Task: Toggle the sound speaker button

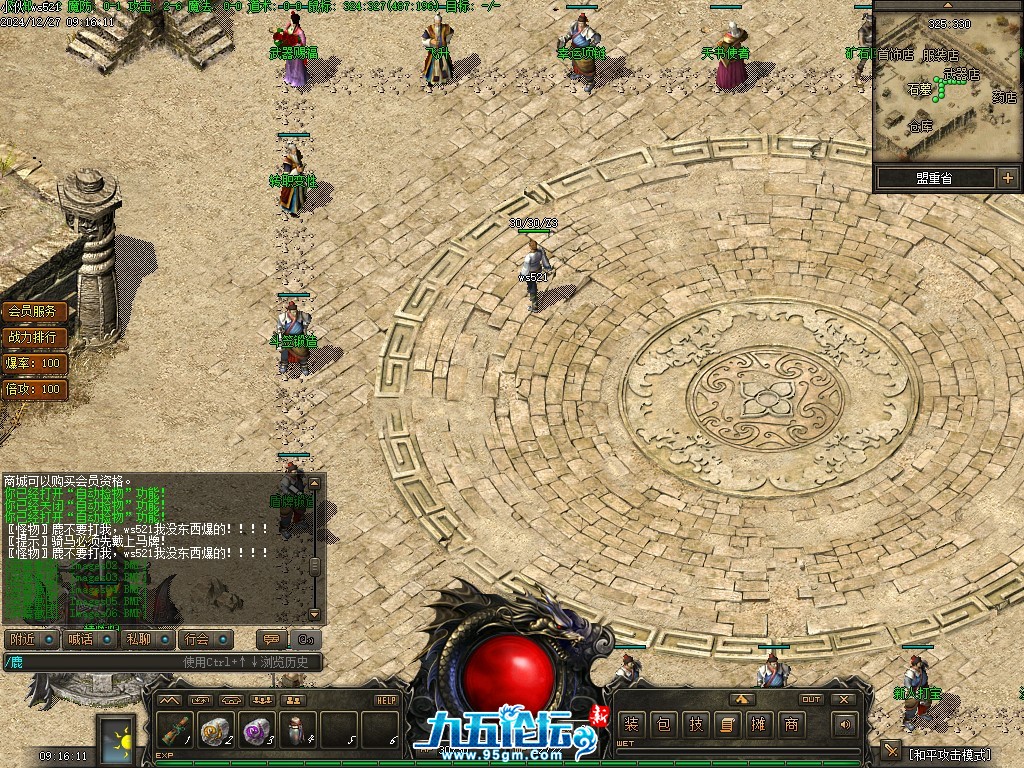Action: coord(845,724)
